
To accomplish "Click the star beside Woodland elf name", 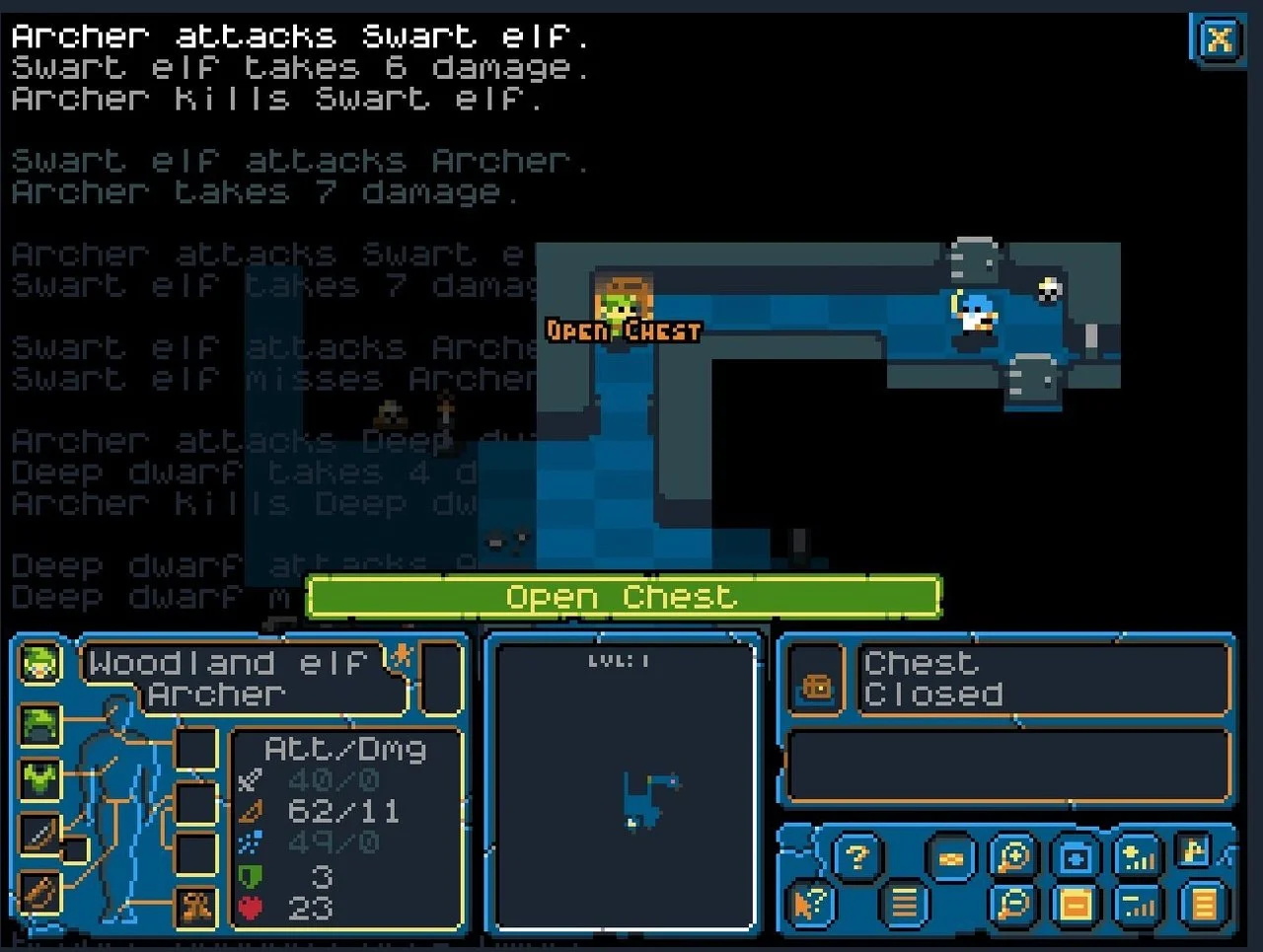I will coord(403,656).
